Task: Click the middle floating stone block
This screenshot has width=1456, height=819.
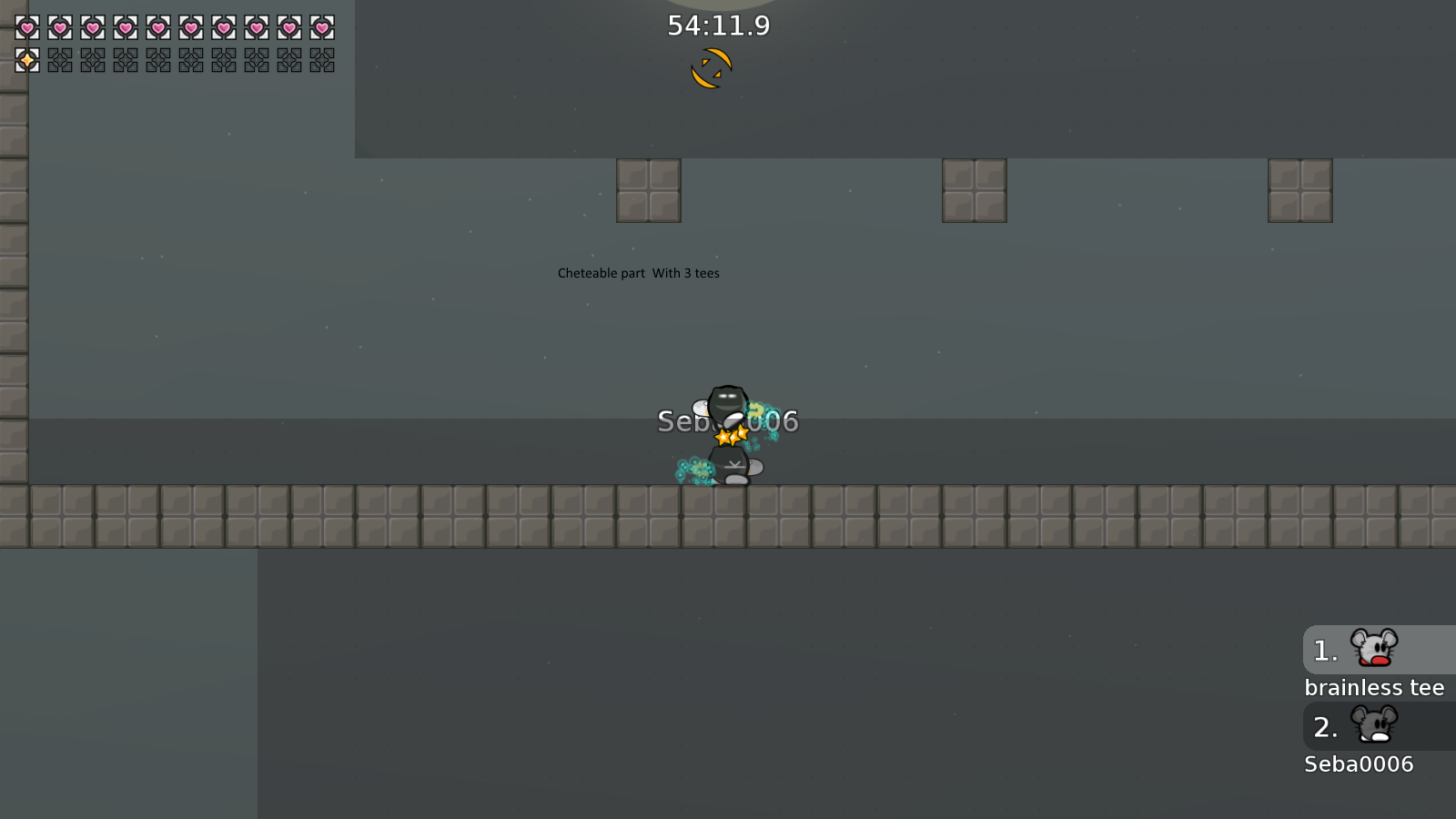Action: click(x=974, y=189)
